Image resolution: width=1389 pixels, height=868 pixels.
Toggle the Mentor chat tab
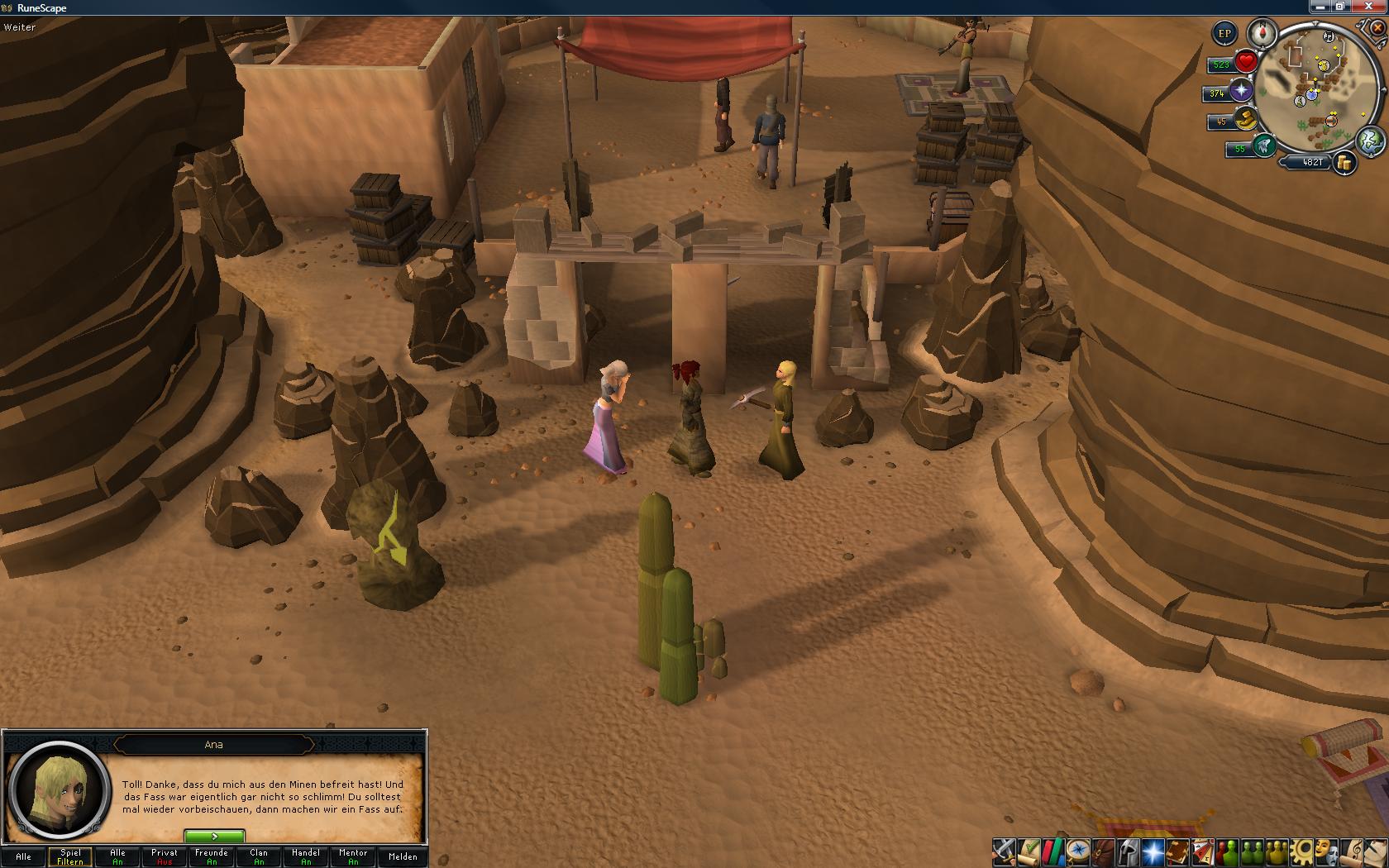pyautogui.click(x=353, y=856)
